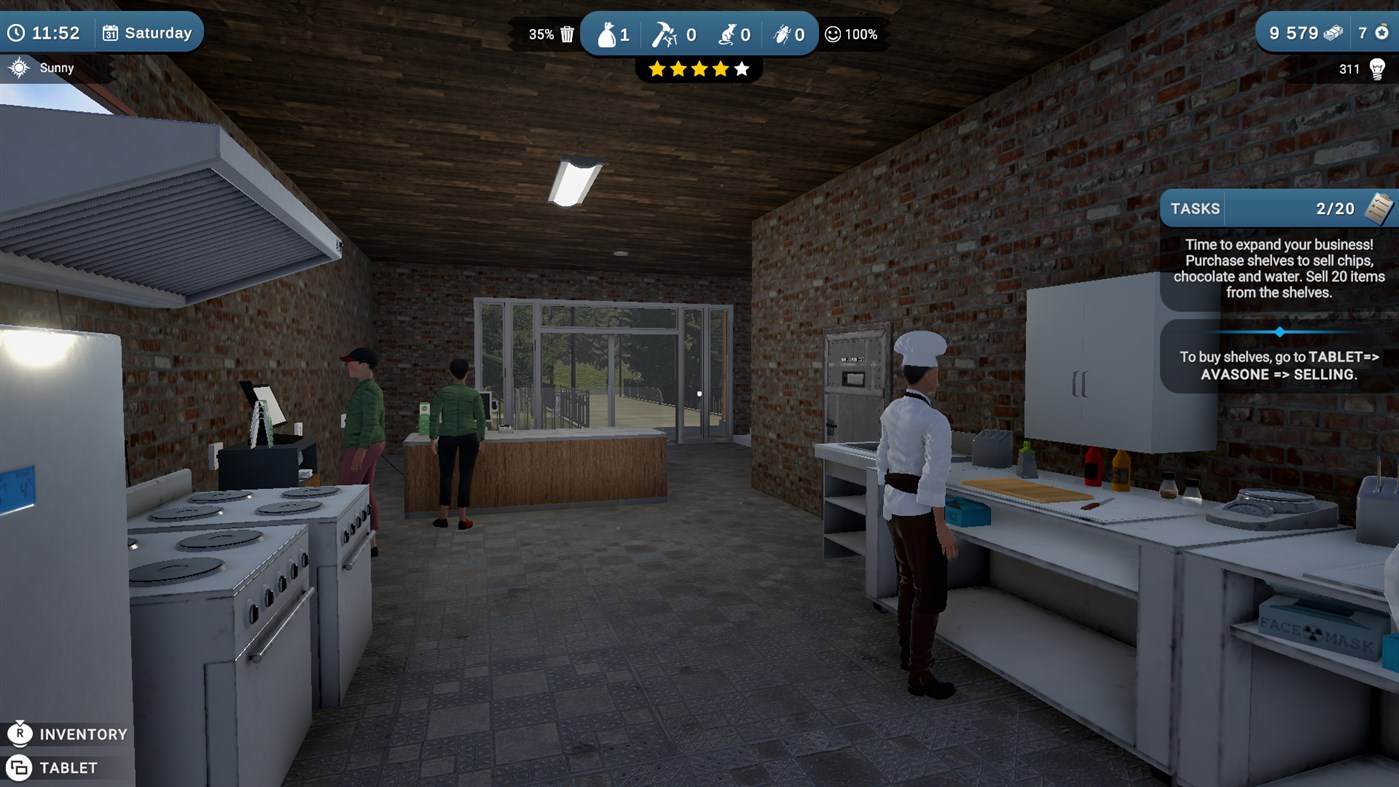Expand the TASKS panel header

click(x=1195, y=208)
